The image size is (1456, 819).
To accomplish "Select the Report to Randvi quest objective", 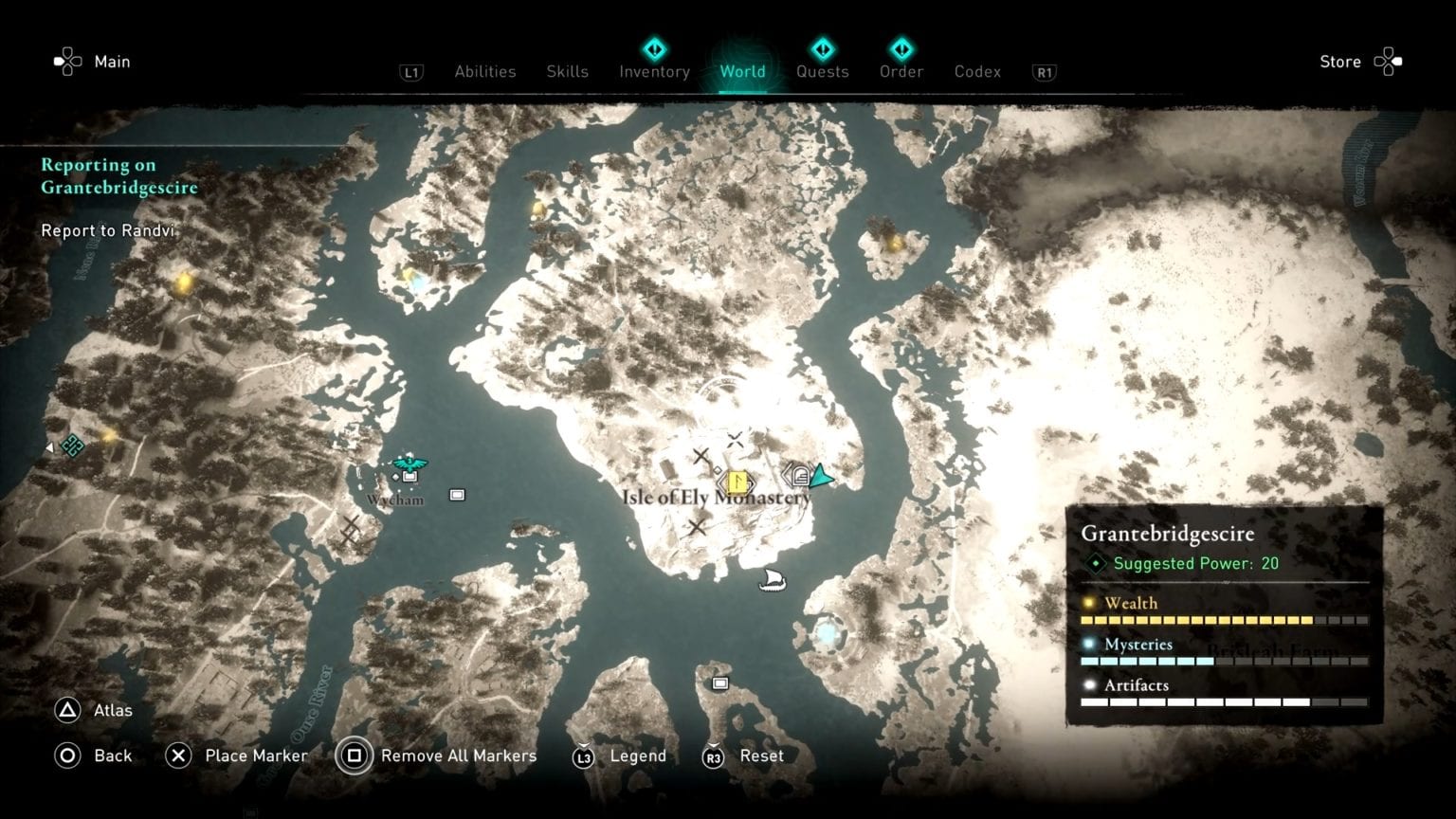I will [107, 230].
